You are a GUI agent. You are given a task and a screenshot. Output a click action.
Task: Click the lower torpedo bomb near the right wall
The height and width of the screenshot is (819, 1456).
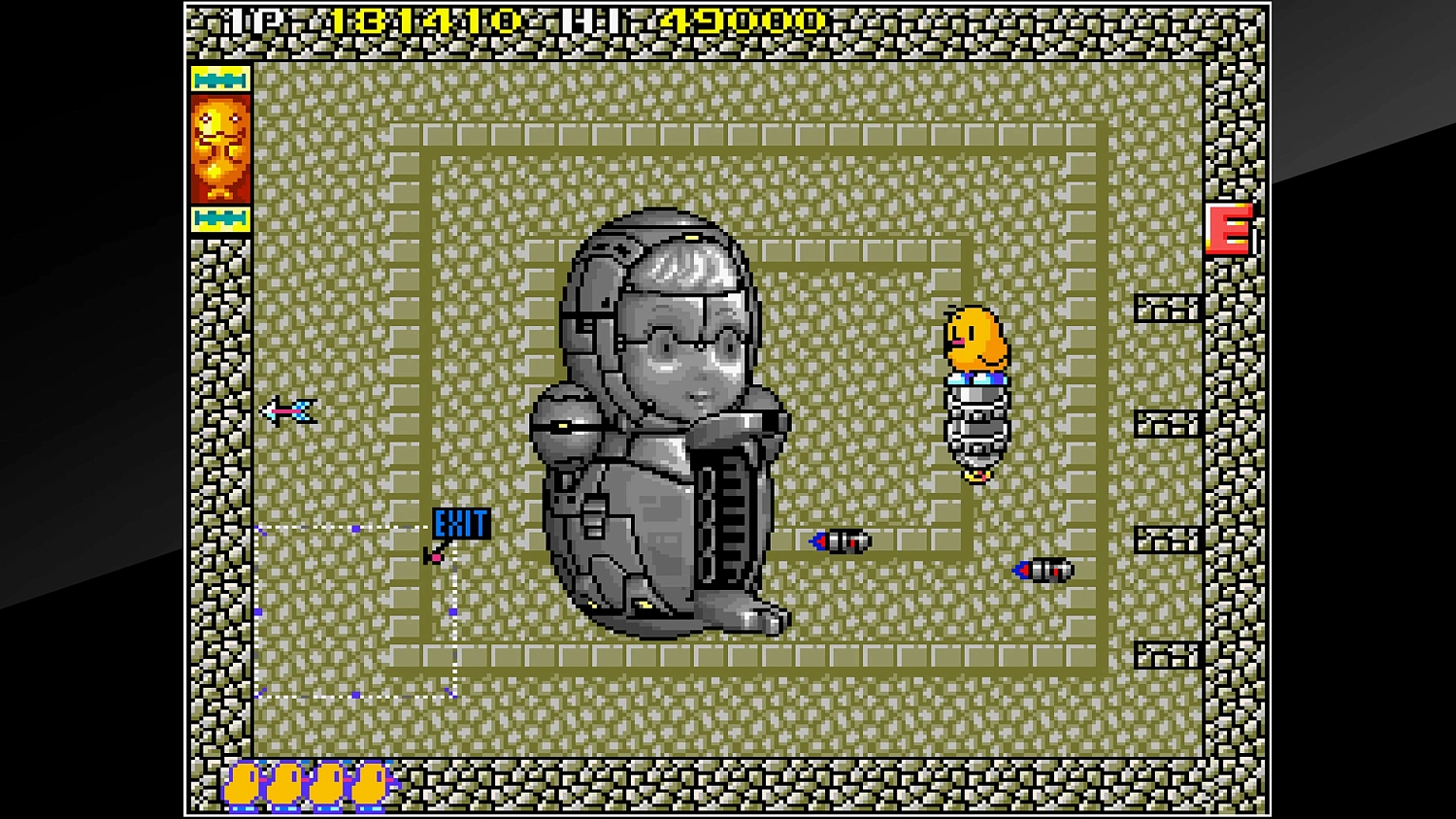[1042, 572]
